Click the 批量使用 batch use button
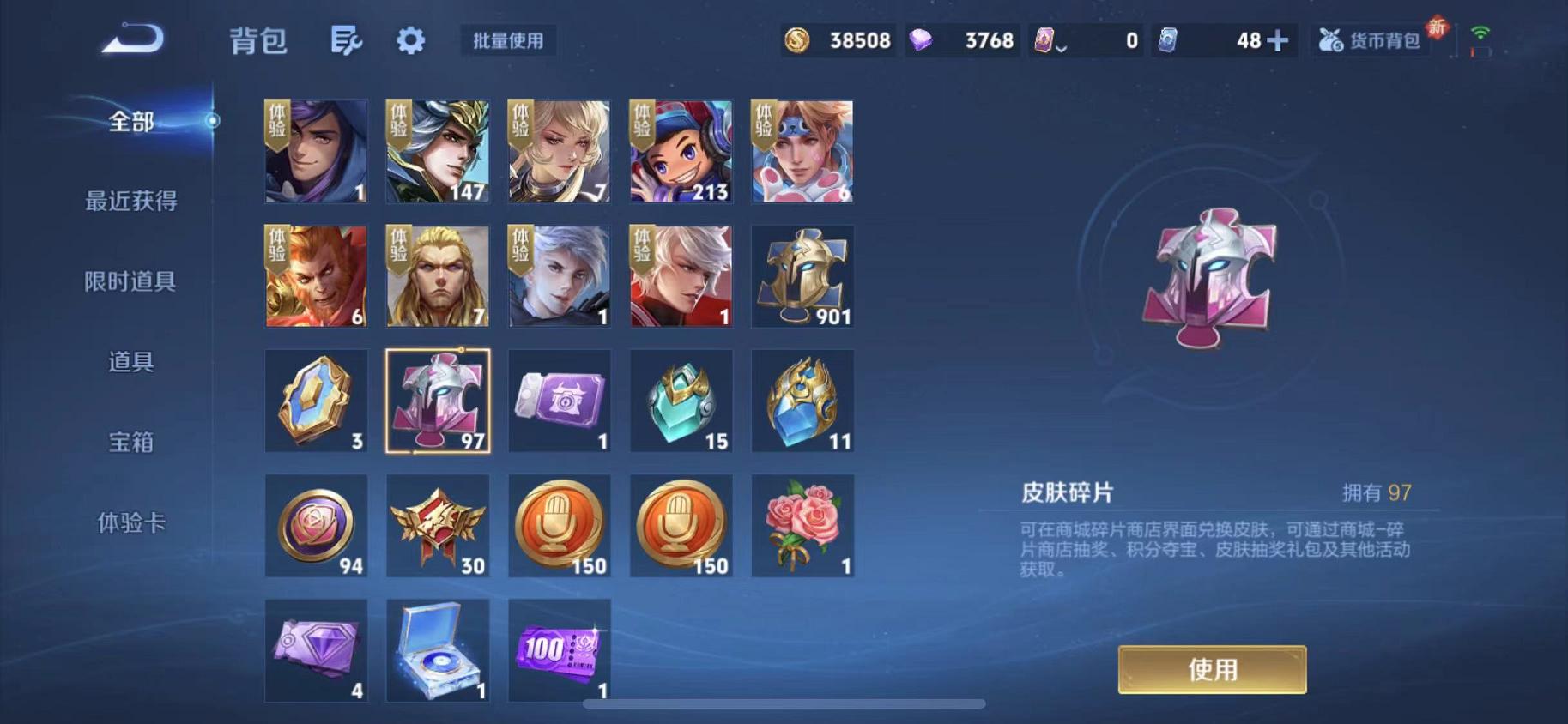Image resolution: width=1568 pixels, height=724 pixels. coord(507,39)
